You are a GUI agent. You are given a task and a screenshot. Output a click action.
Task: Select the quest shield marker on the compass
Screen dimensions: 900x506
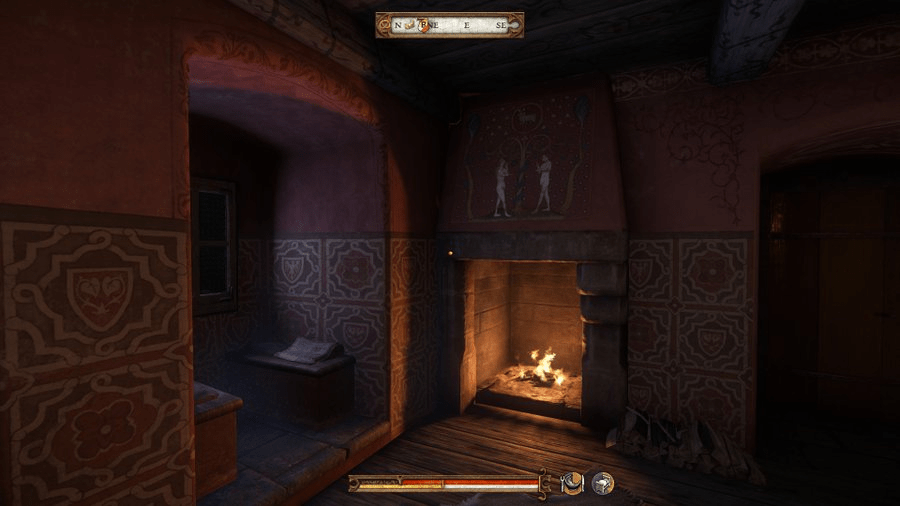click(426, 25)
